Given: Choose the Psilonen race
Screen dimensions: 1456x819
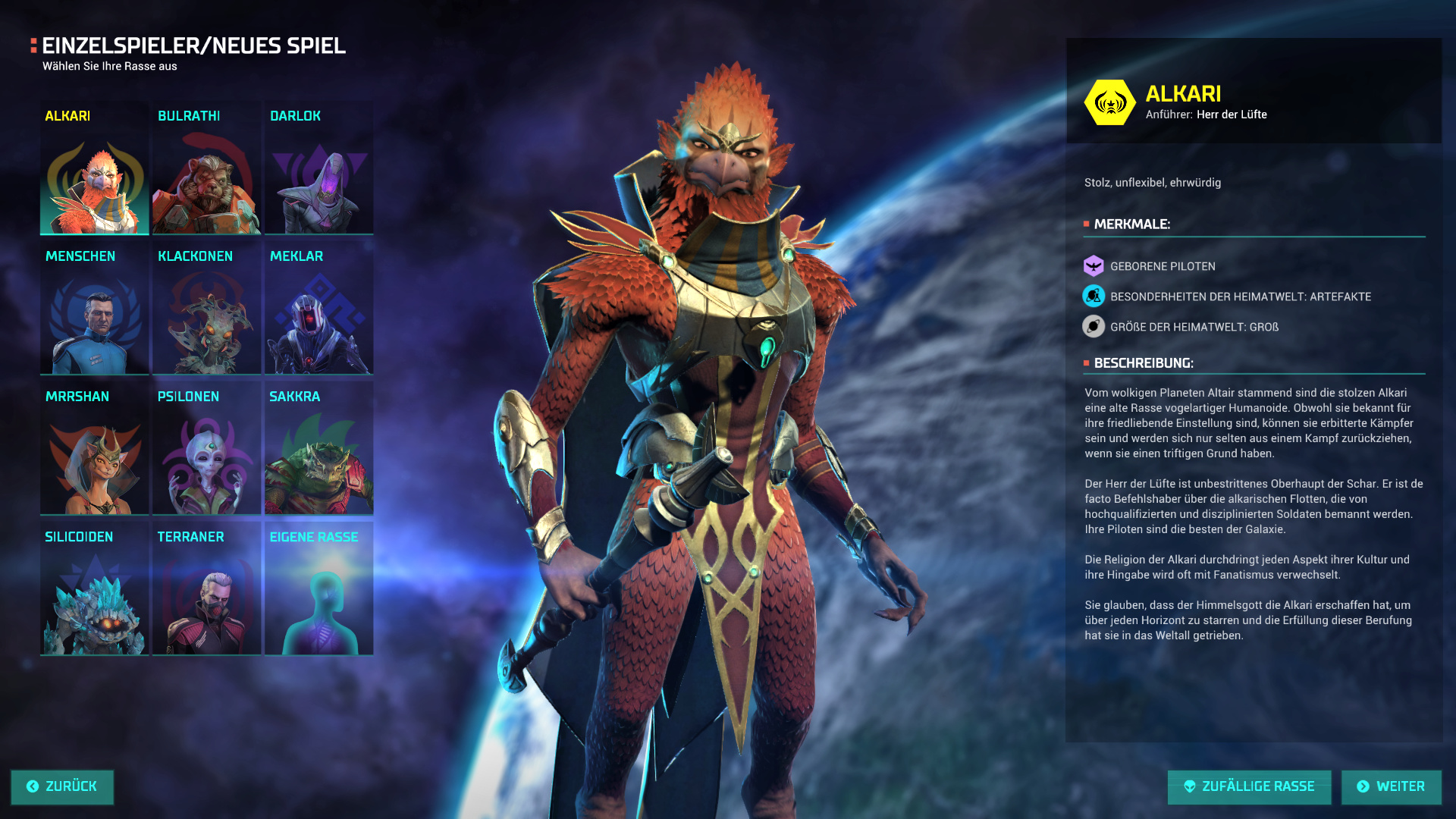Looking at the screenshot, I should tap(206, 450).
